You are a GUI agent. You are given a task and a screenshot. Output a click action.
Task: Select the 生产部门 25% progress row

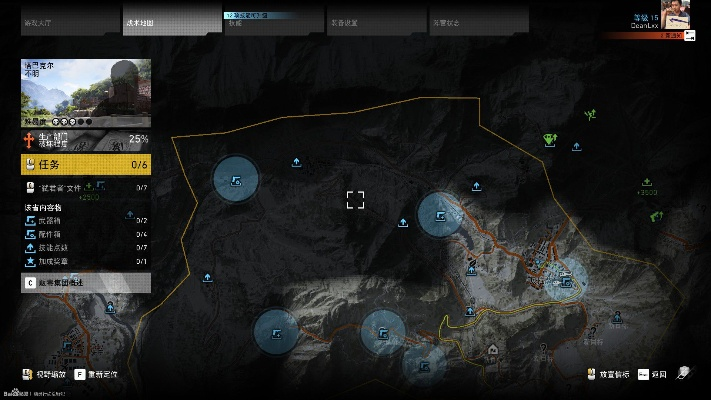pyautogui.click(x=85, y=139)
